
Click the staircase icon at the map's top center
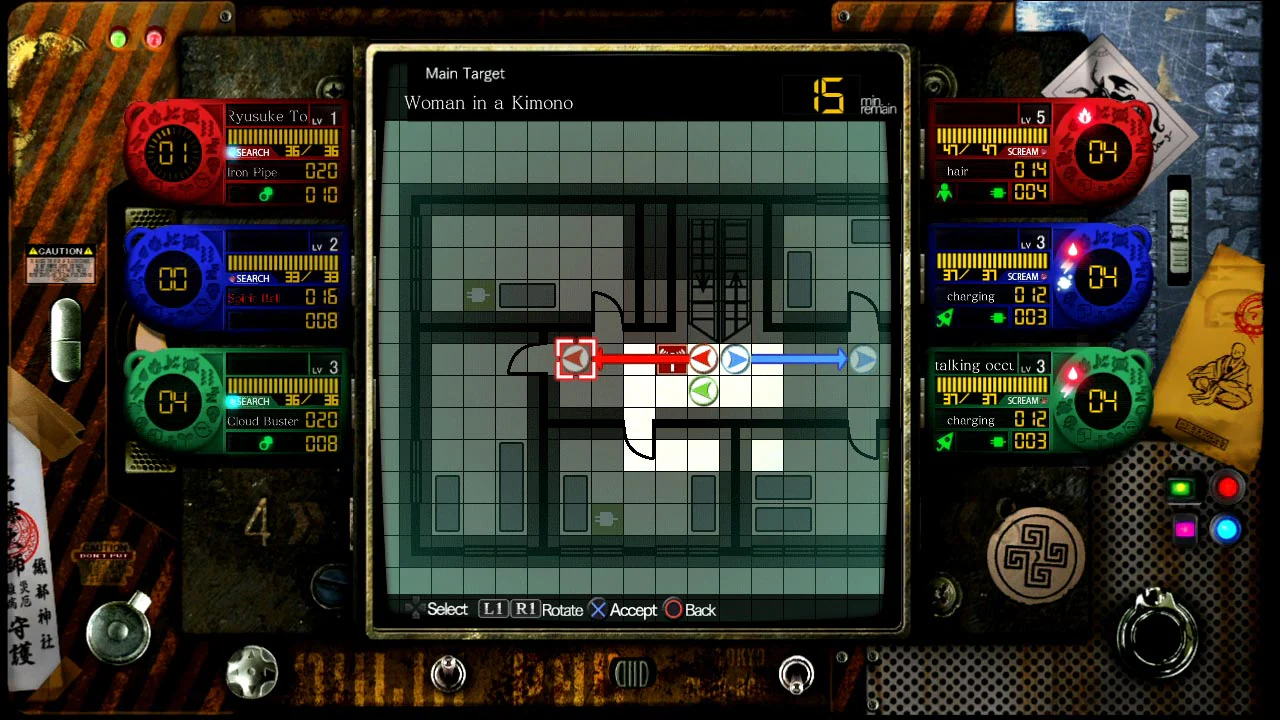click(x=716, y=260)
